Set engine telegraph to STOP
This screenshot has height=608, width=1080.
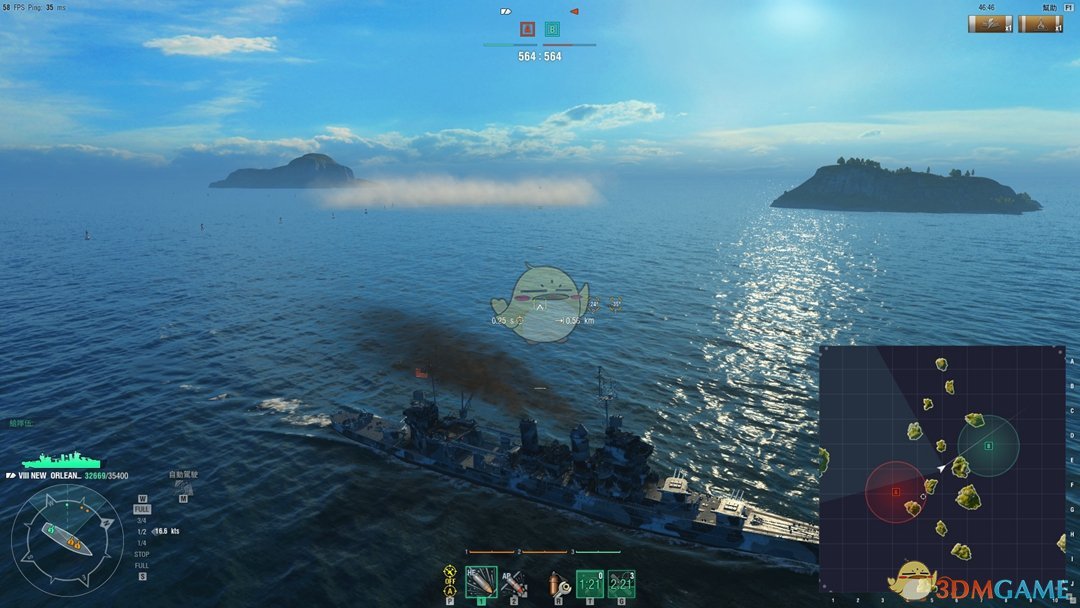tap(142, 553)
